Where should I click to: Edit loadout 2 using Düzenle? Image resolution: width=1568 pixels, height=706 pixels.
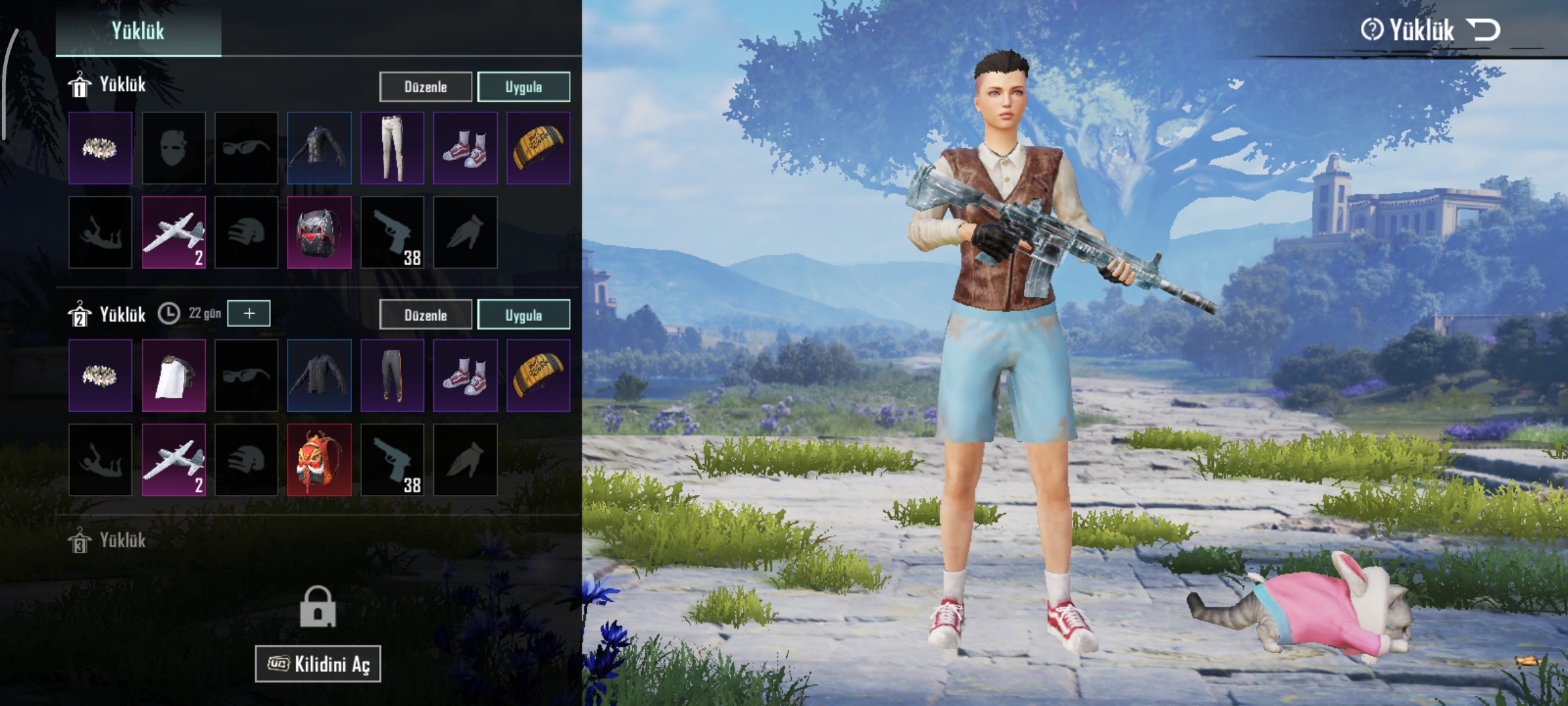[x=425, y=315]
